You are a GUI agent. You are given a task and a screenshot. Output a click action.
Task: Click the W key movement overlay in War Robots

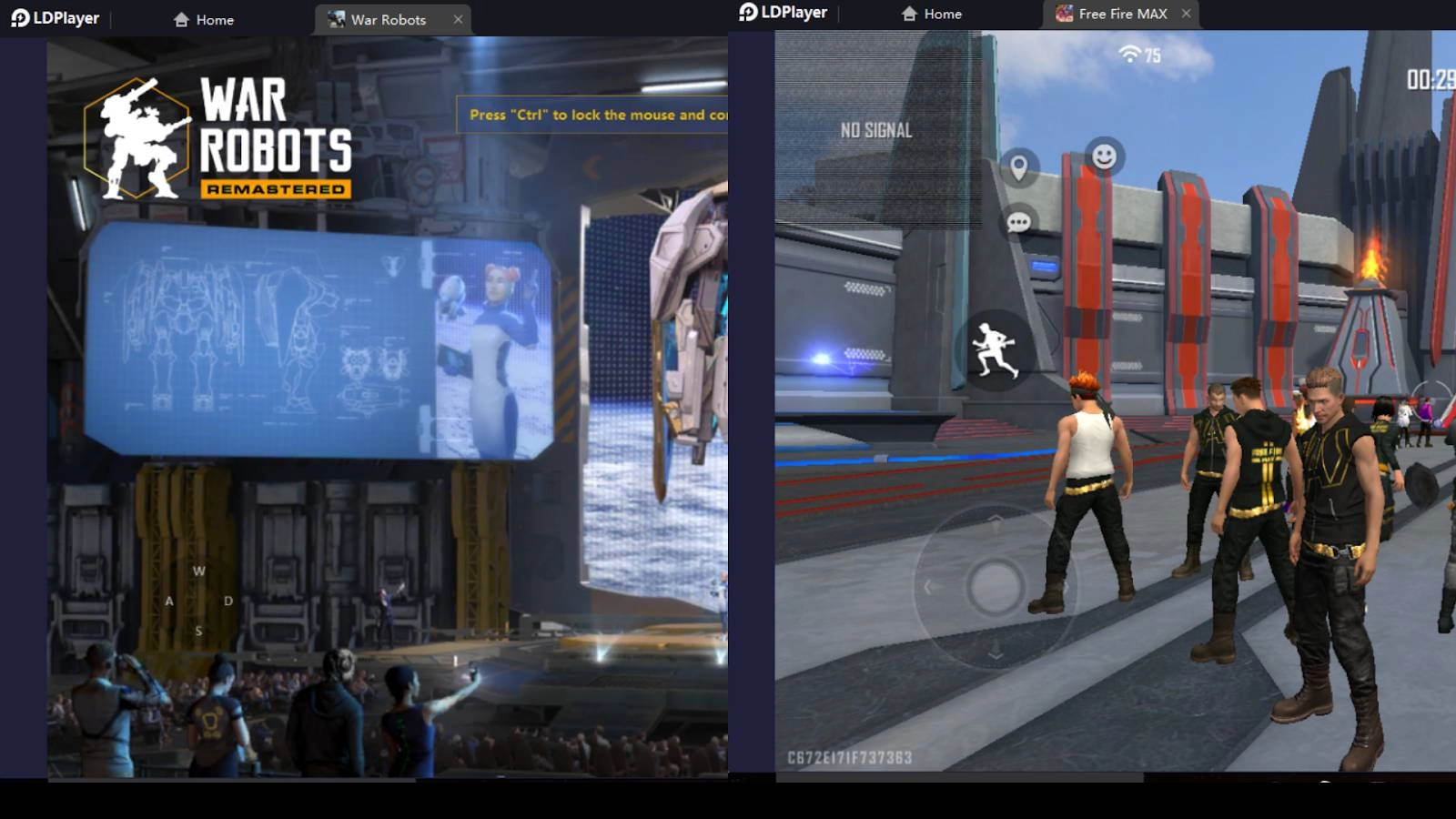pyautogui.click(x=197, y=571)
